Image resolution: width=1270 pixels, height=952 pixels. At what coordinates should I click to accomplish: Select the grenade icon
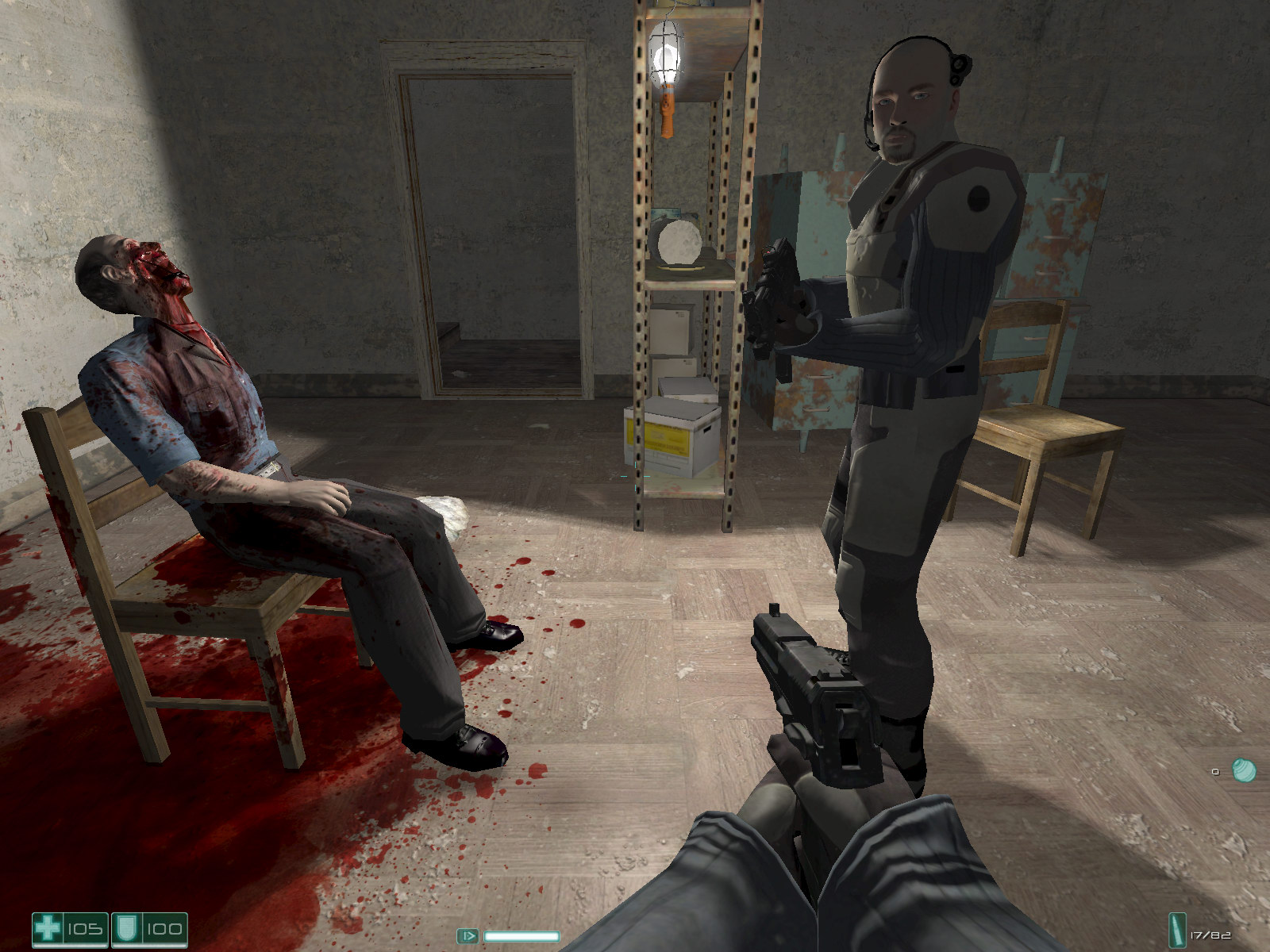[x=1244, y=770]
